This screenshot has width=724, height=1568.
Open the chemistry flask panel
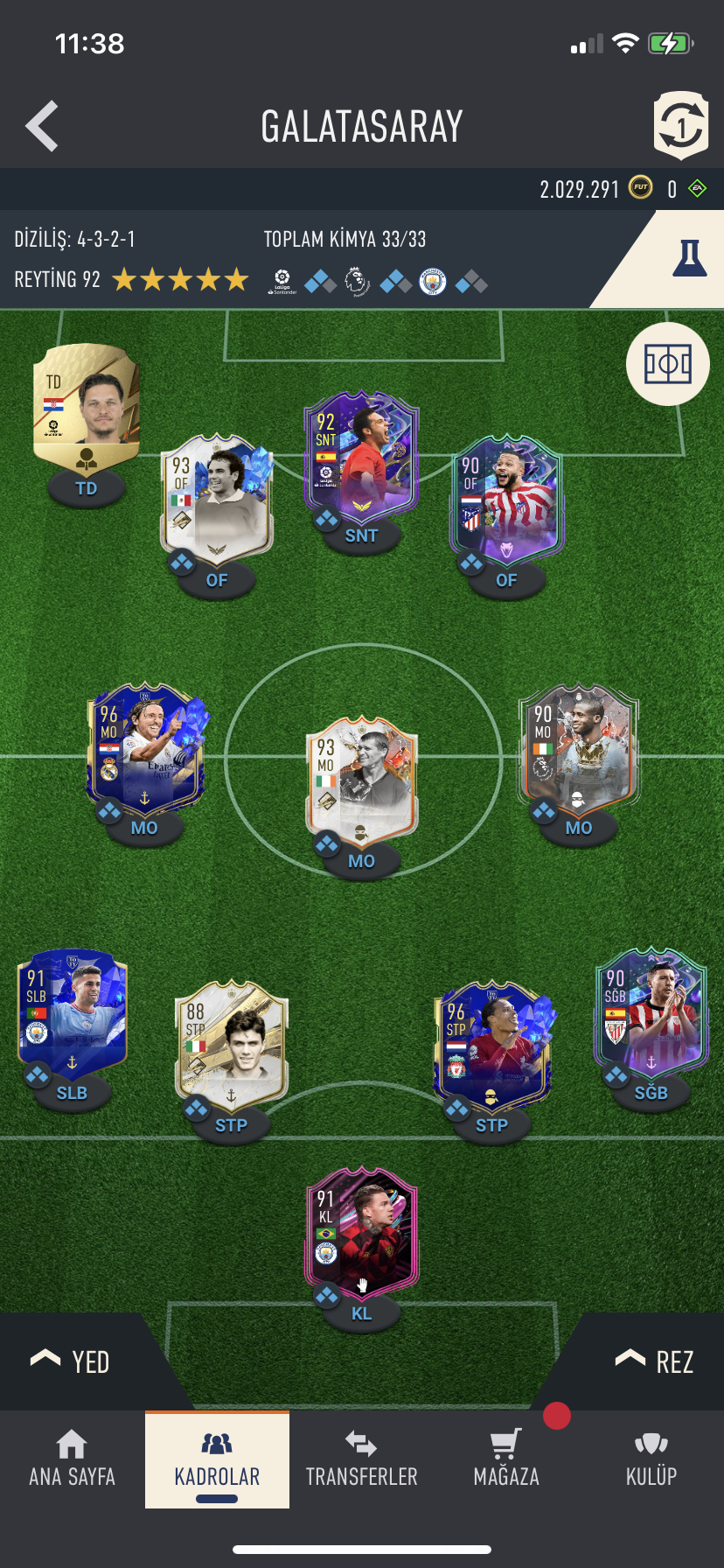click(x=688, y=260)
